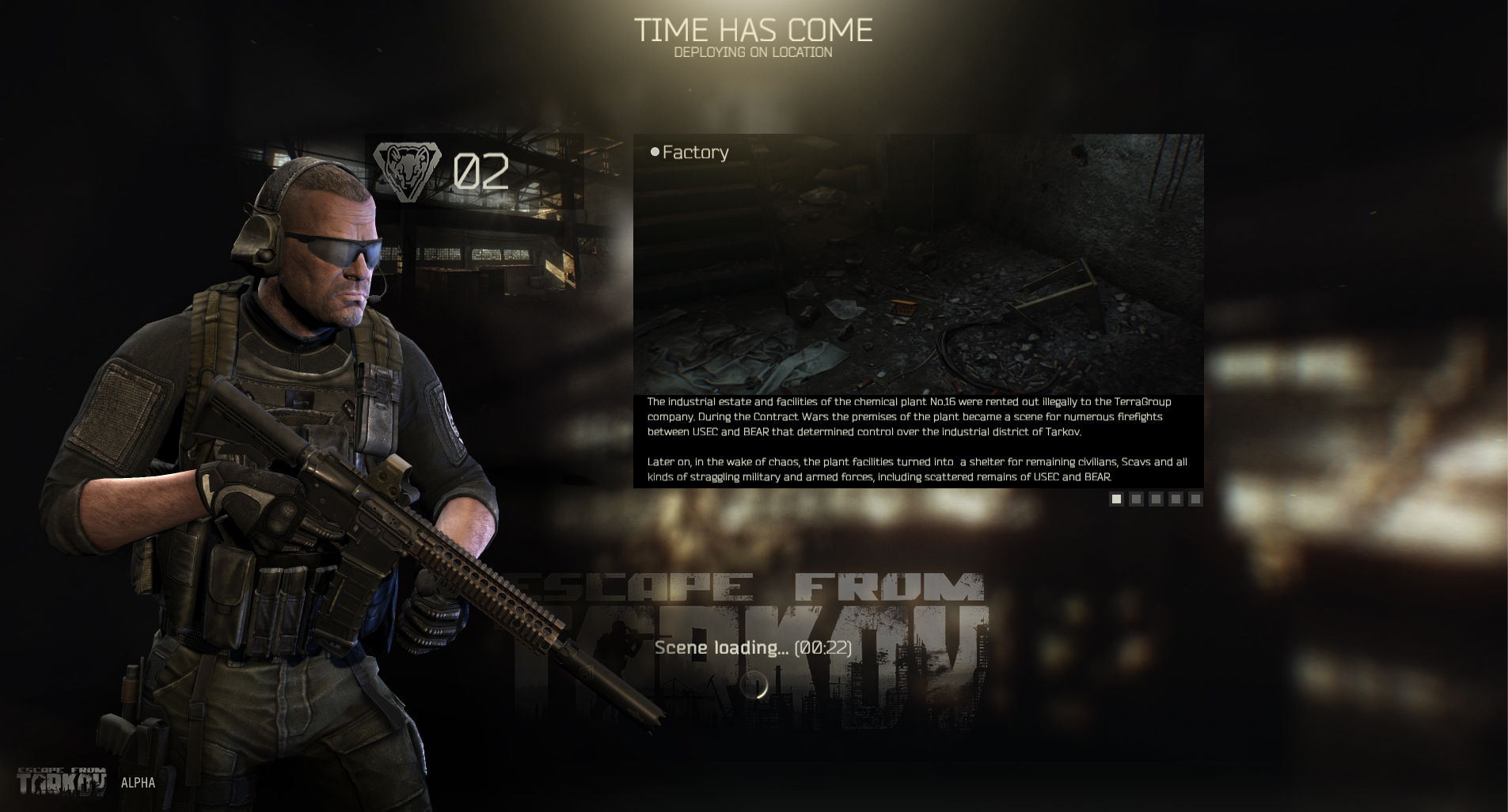The height and width of the screenshot is (812, 1508).
Task: Click the DEPLOYING ON LOCATION subtitle
Action: tap(754, 51)
